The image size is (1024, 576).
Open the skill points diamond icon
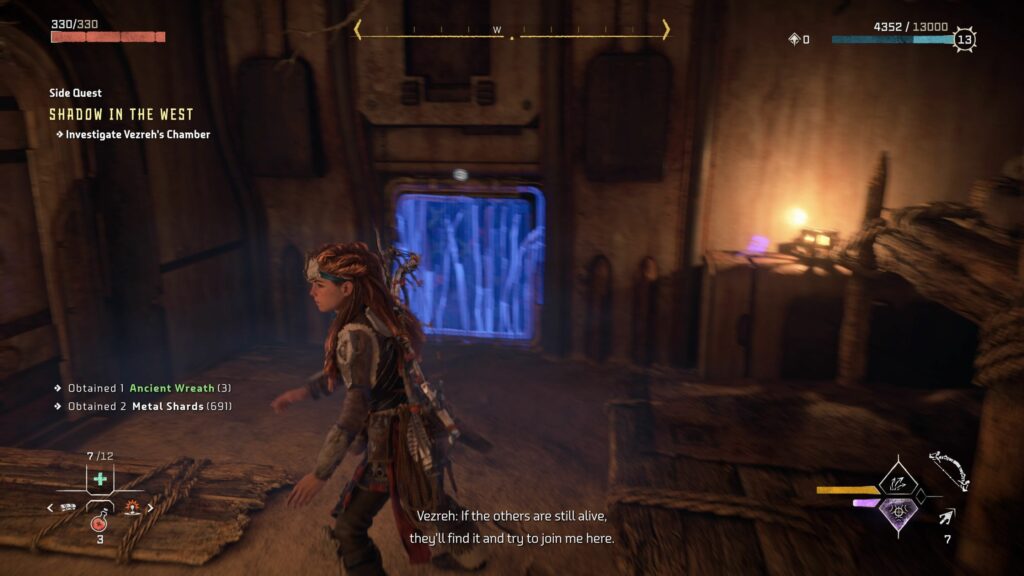[795, 40]
